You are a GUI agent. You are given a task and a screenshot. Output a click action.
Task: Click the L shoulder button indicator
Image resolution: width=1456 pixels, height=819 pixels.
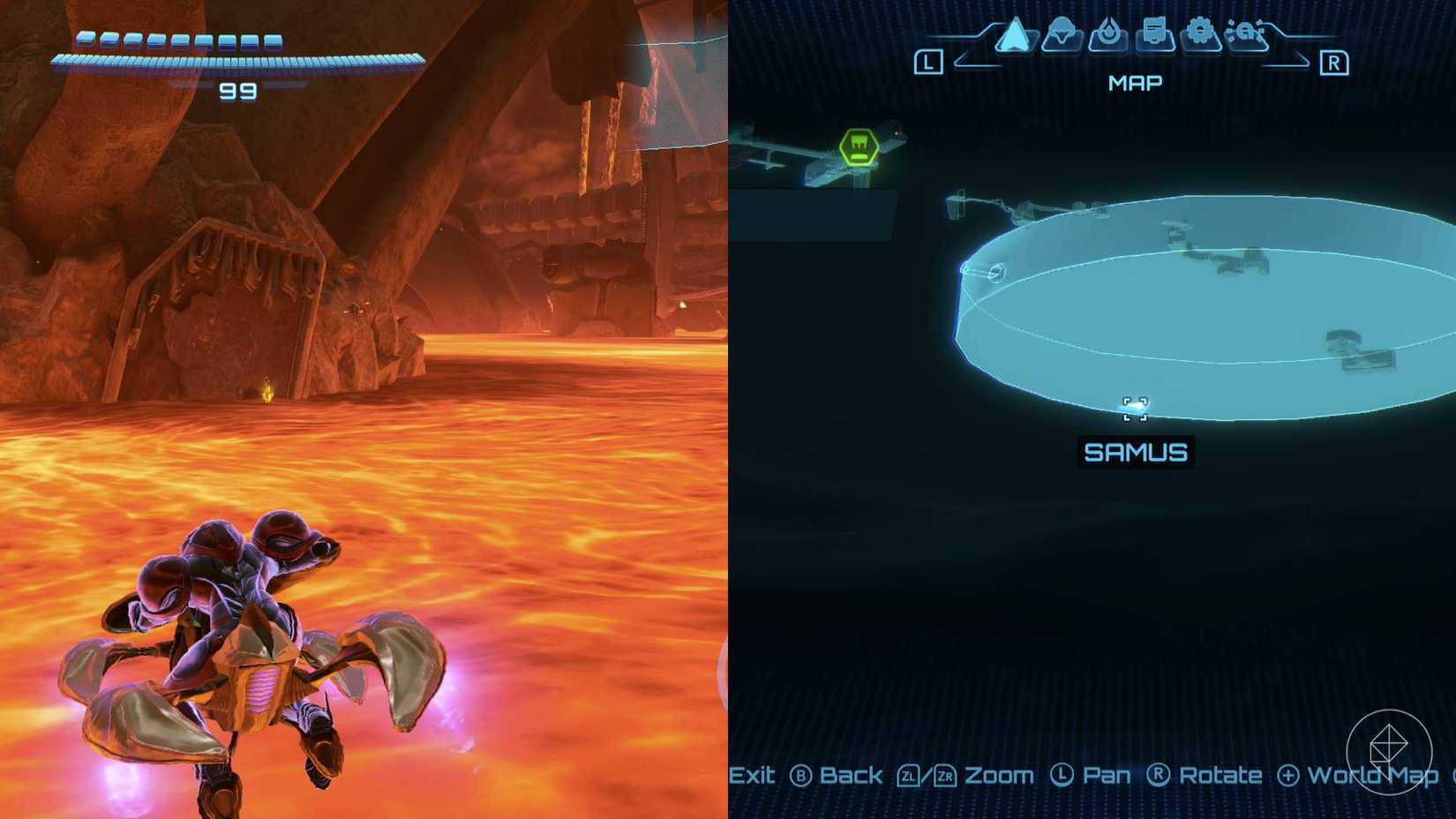930,60
